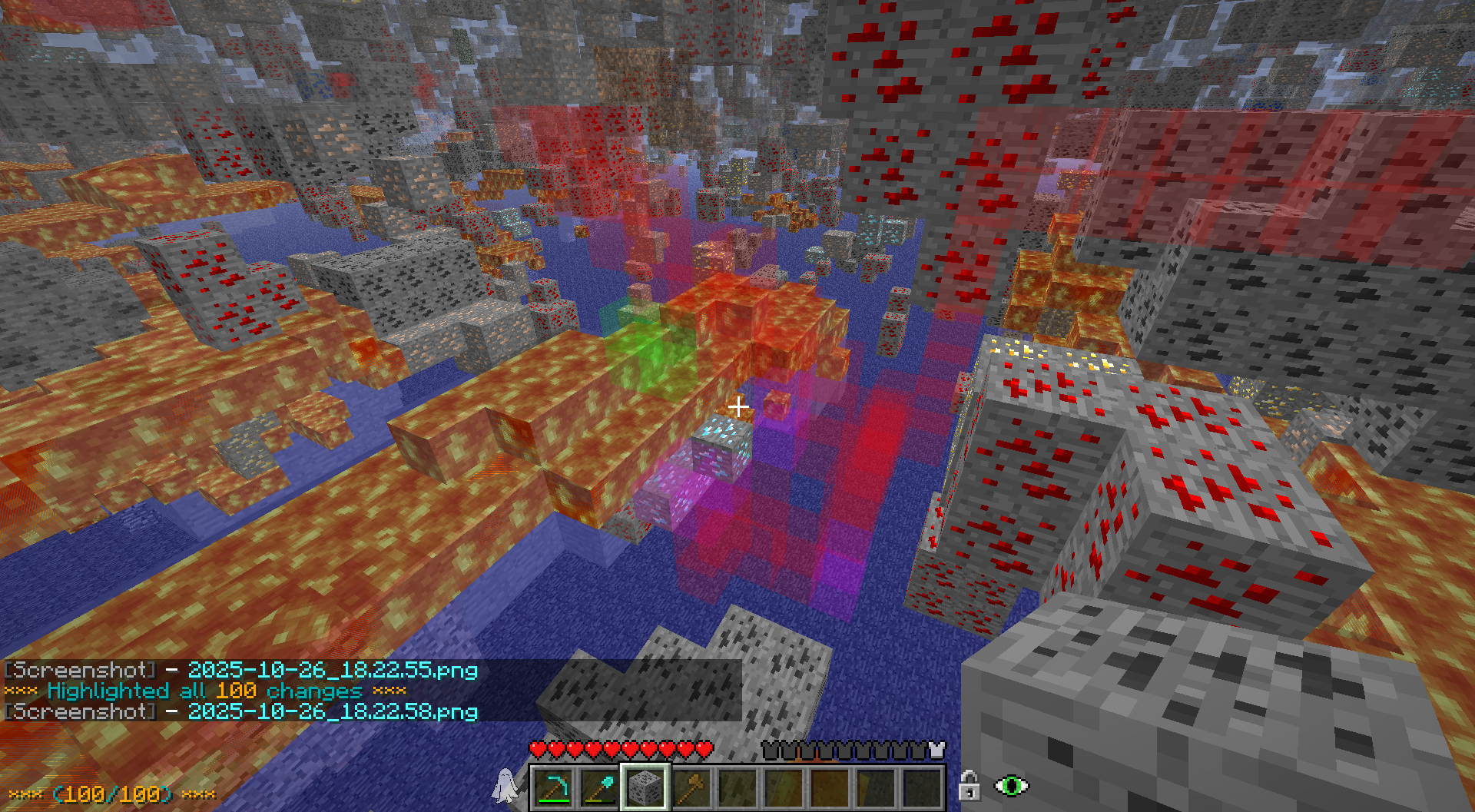Choose the coal ore block slot
1475x812 pixels.
[x=645, y=787]
